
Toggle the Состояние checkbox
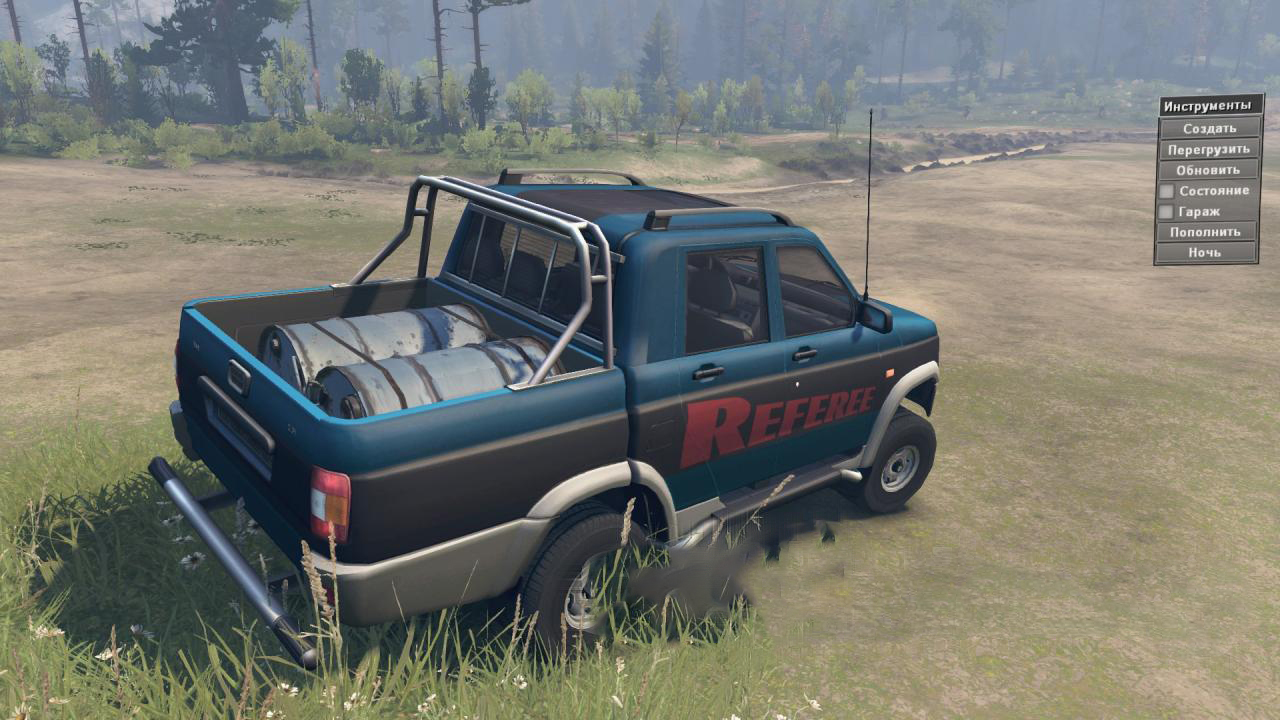[1166, 191]
